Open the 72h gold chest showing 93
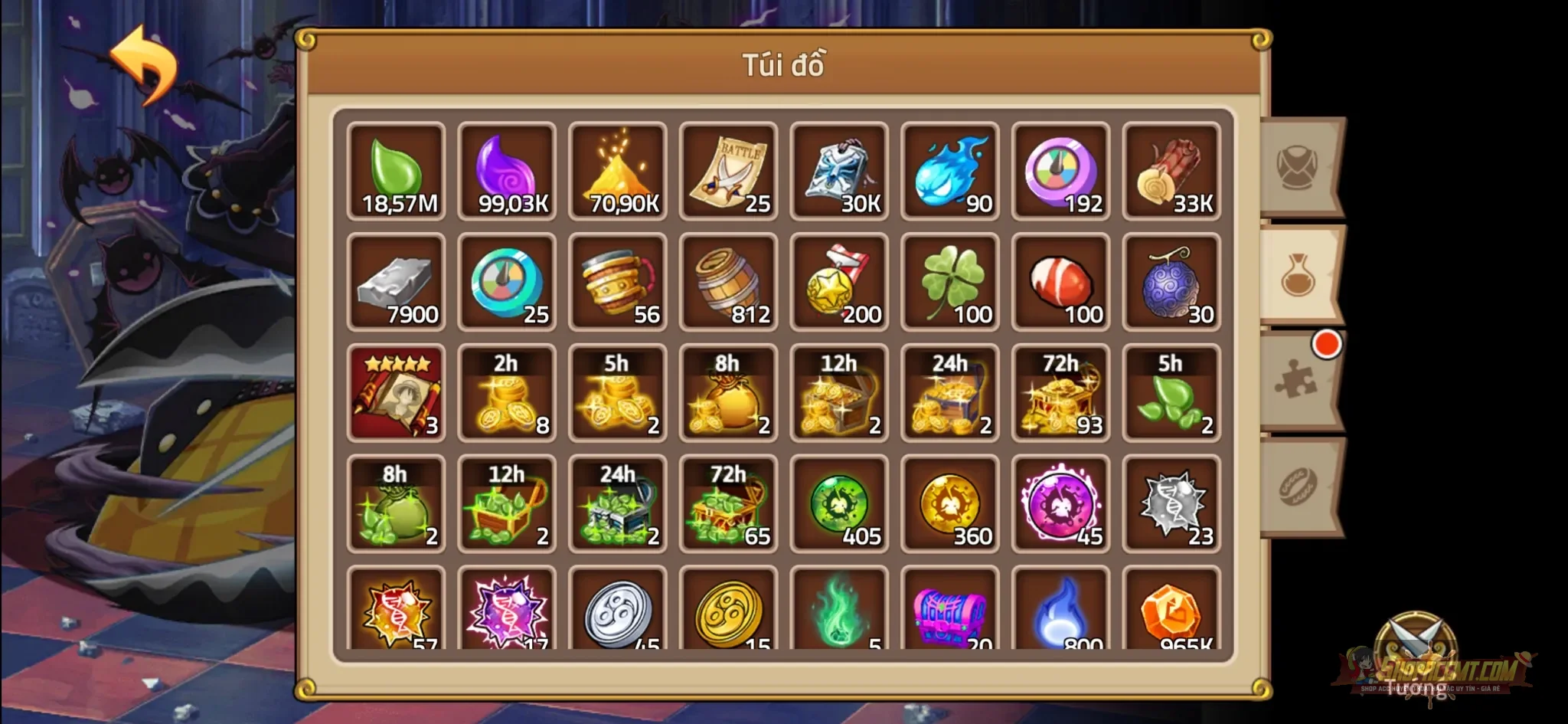 point(1060,393)
